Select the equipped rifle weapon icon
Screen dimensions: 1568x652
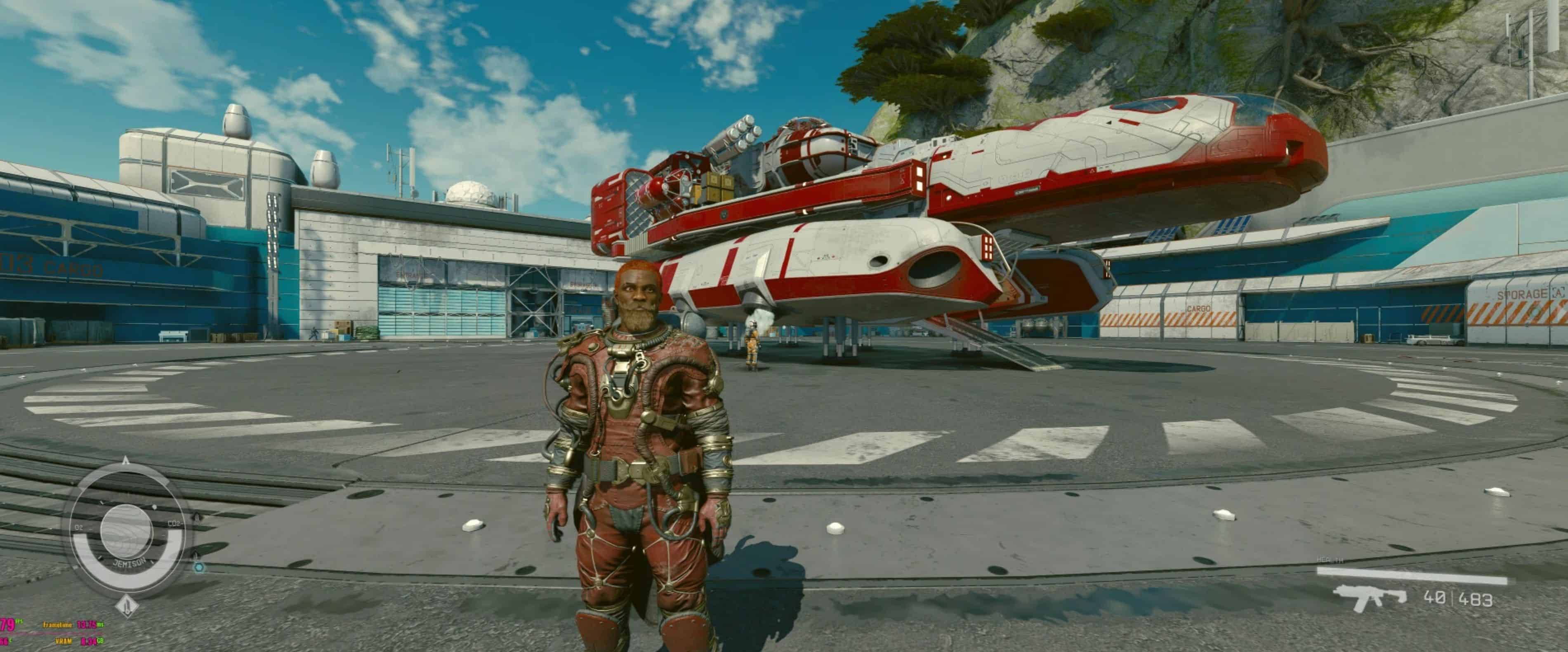(1369, 598)
